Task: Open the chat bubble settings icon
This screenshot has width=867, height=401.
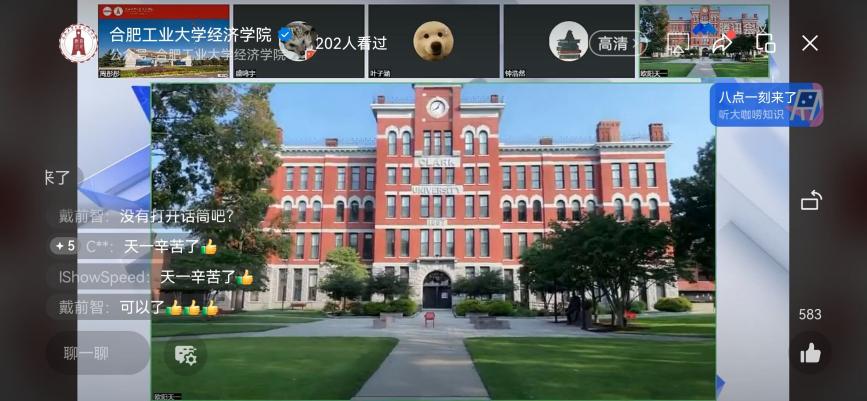Action: (185, 354)
